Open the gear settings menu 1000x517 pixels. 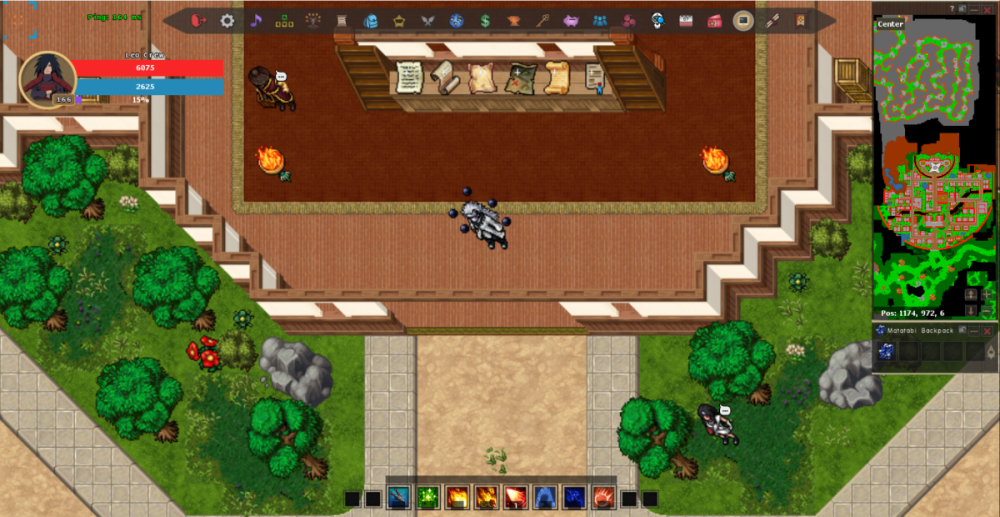tap(227, 20)
